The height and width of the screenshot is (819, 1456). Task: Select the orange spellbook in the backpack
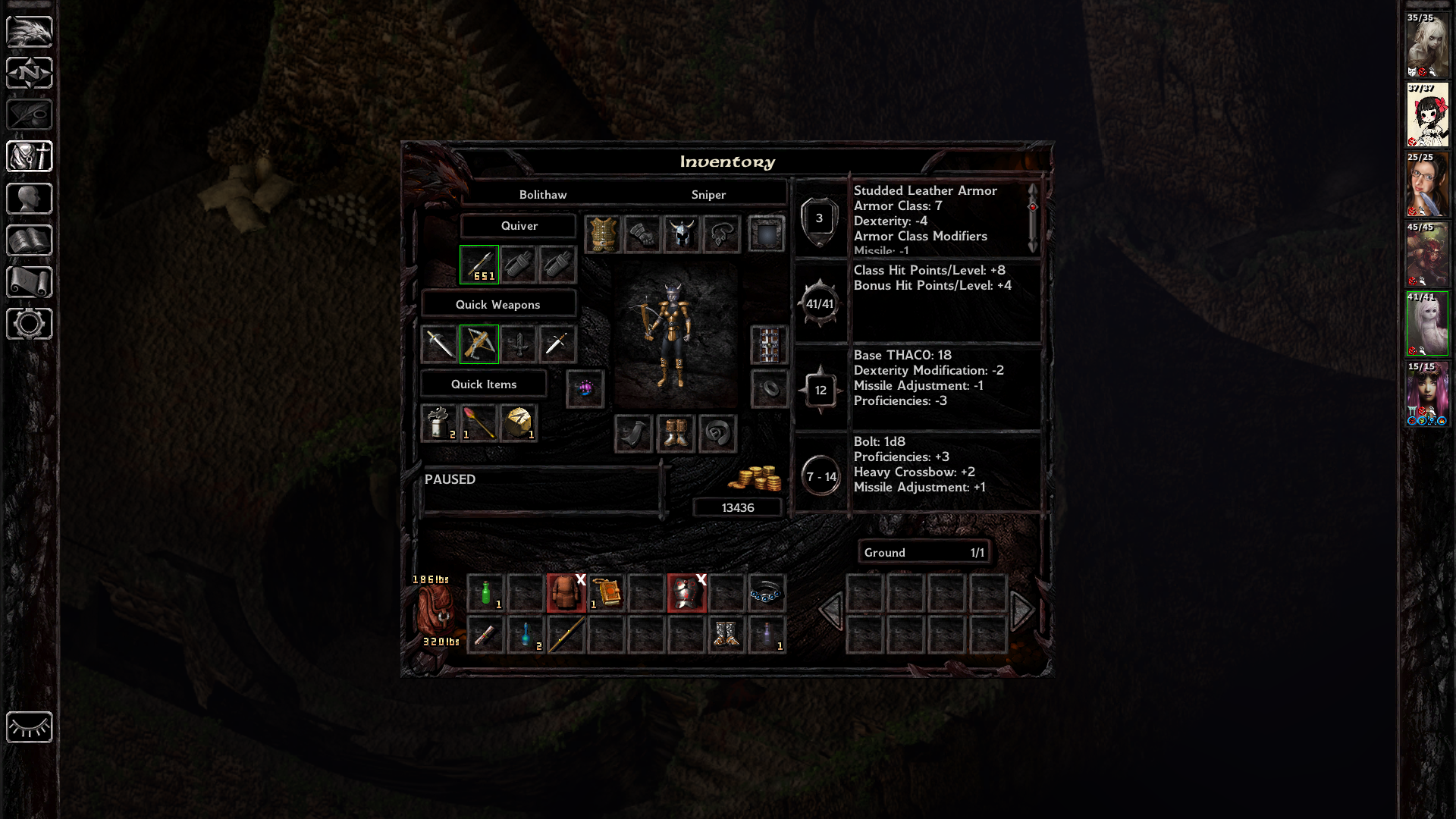coord(607,593)
